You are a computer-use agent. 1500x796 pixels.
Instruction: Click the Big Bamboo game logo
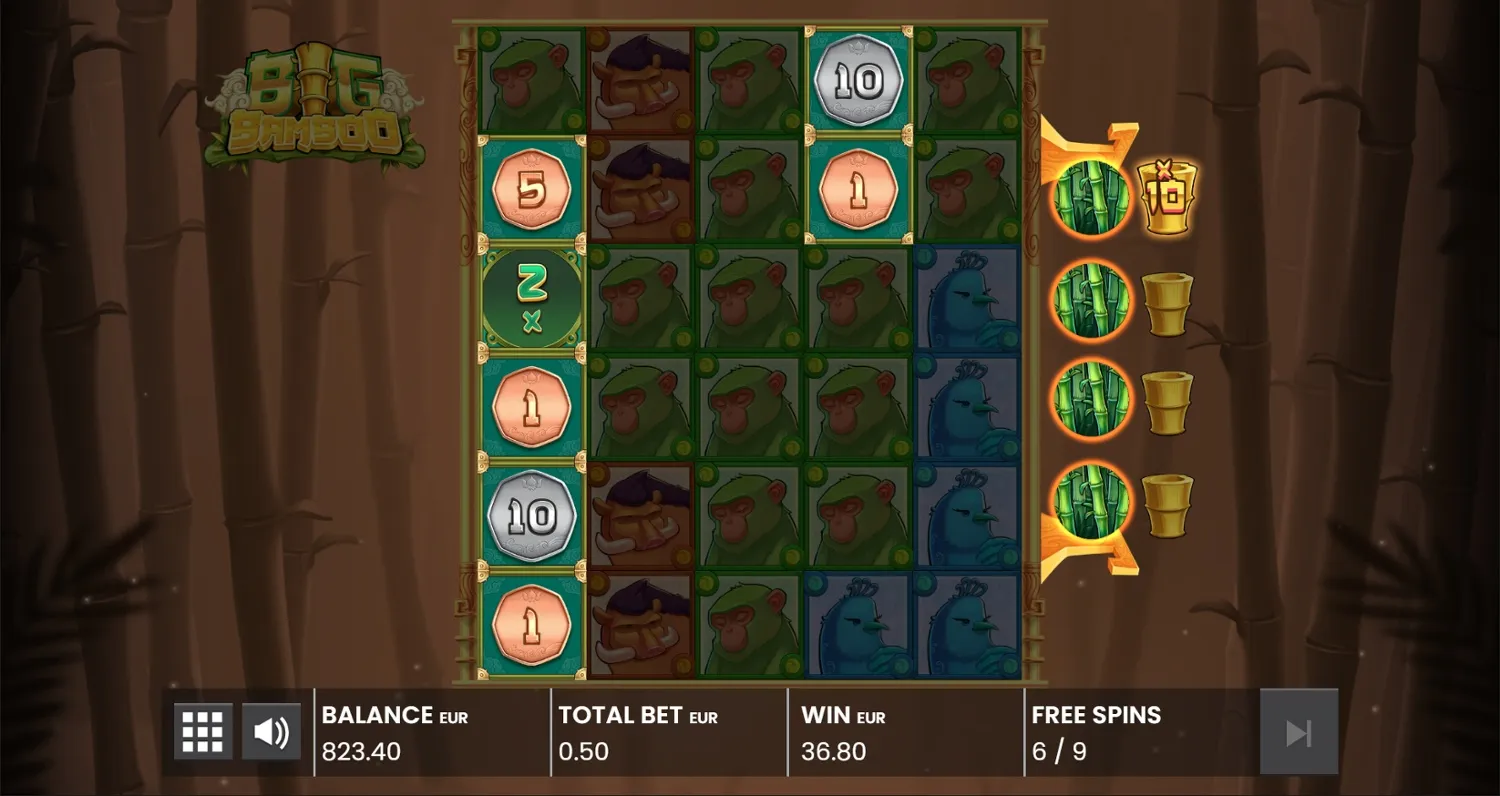[315, 105]
